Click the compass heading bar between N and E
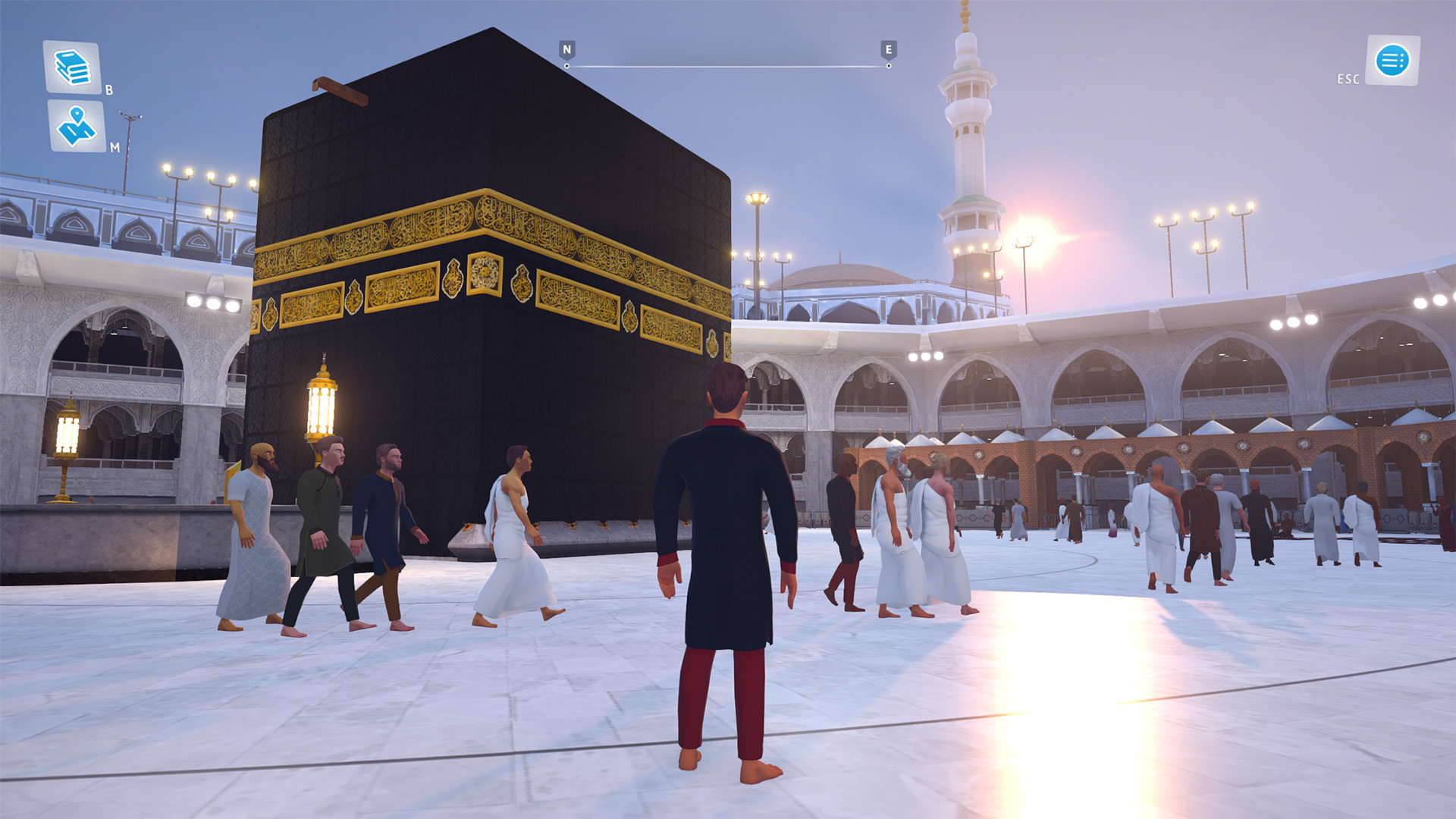Screen dimensions: 1456x819 725,64
